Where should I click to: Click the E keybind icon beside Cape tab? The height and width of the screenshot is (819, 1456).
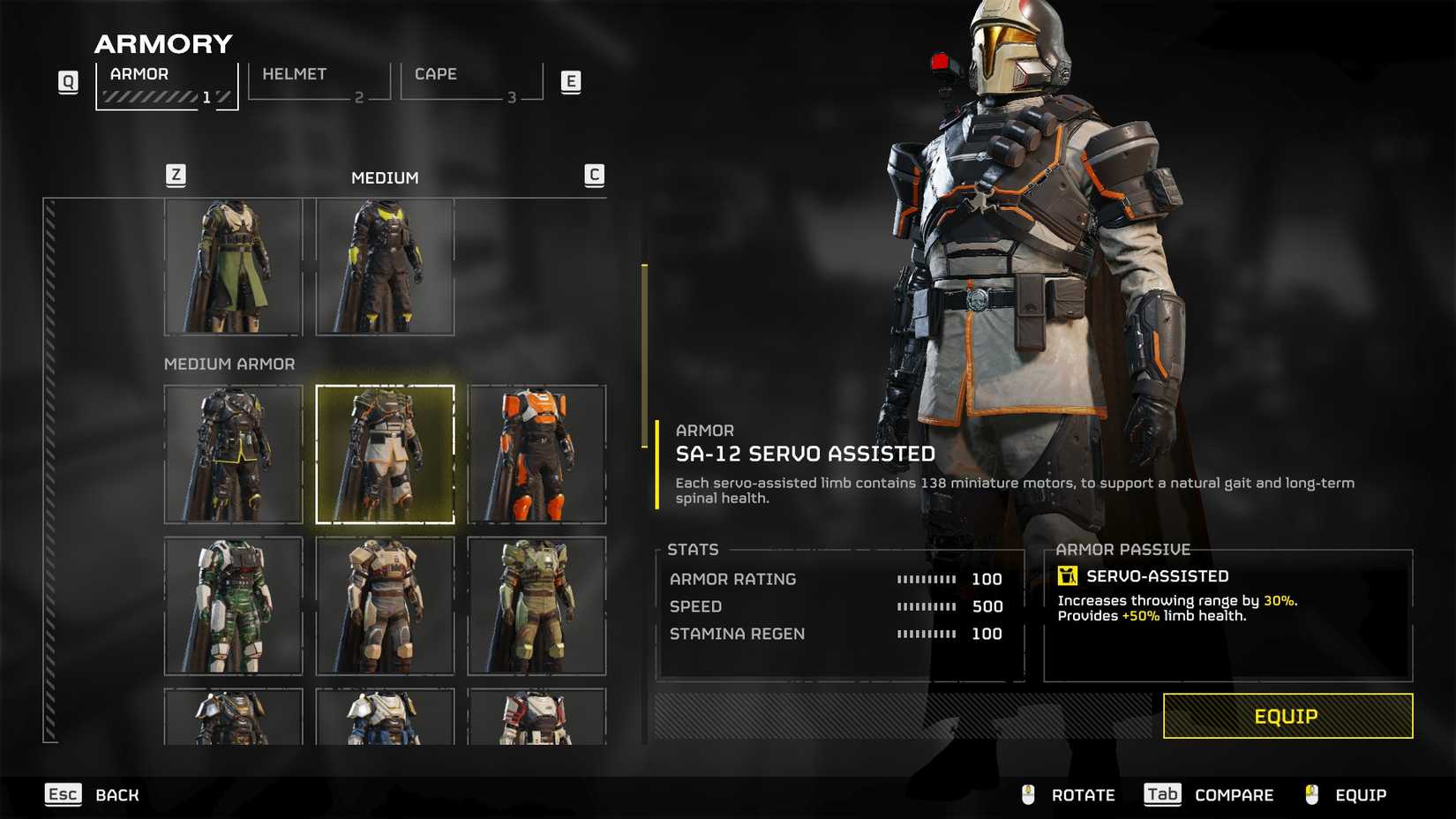coord(572,80)
